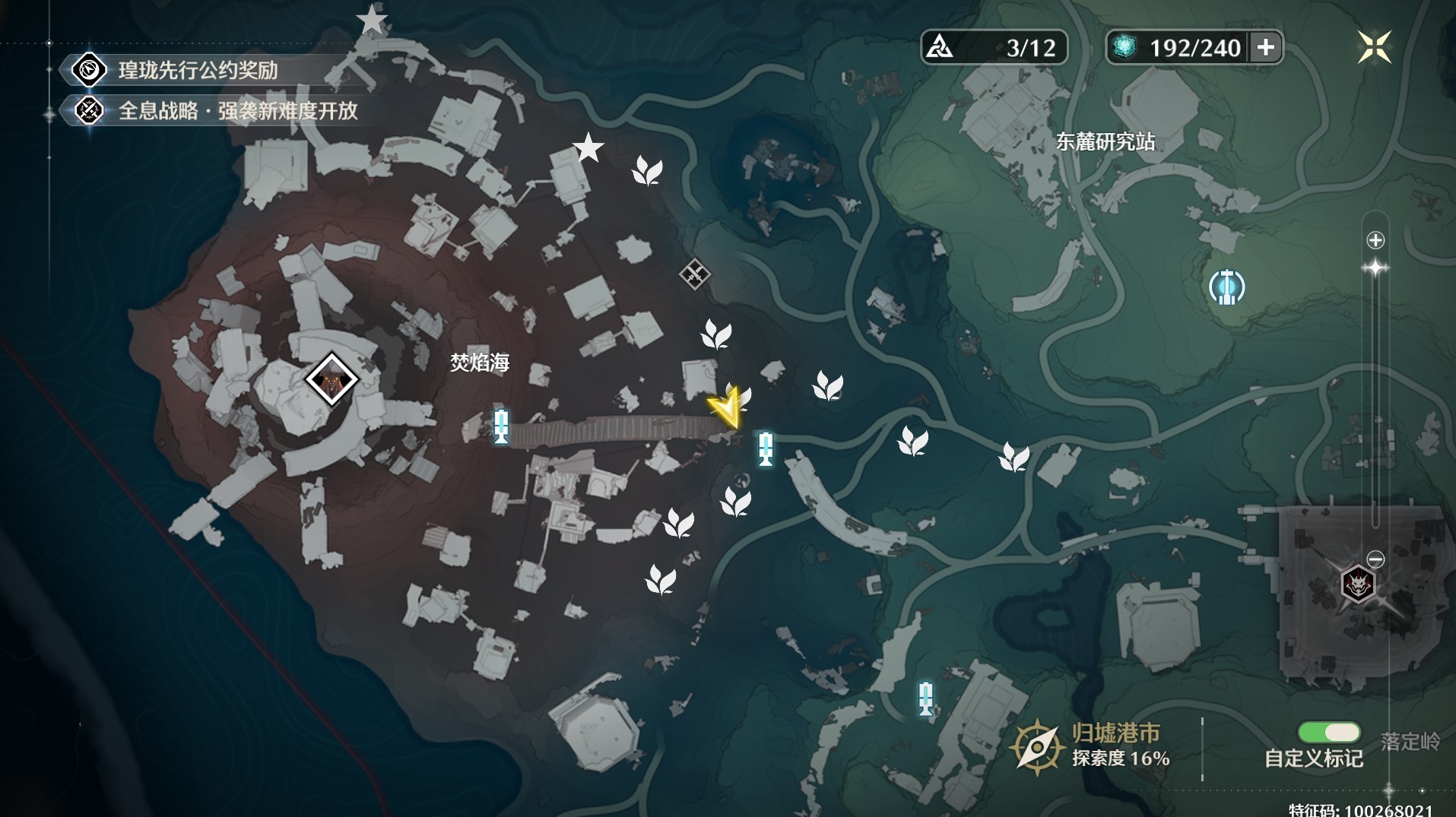
Task: Select the crossed-swords diamond challenge marker
Action: [695, 274]
